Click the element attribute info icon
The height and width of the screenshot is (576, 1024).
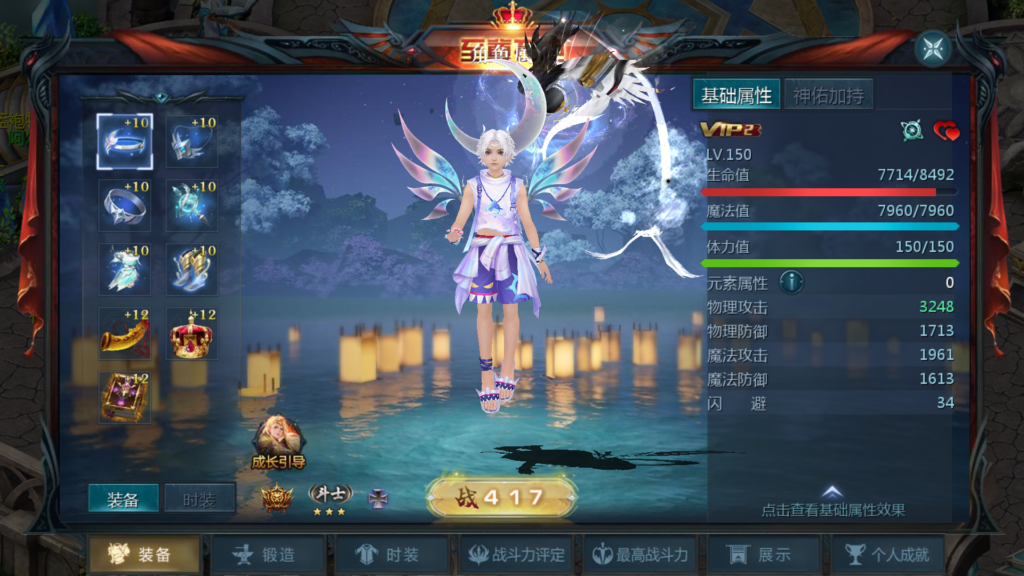[x=791, y=283]
